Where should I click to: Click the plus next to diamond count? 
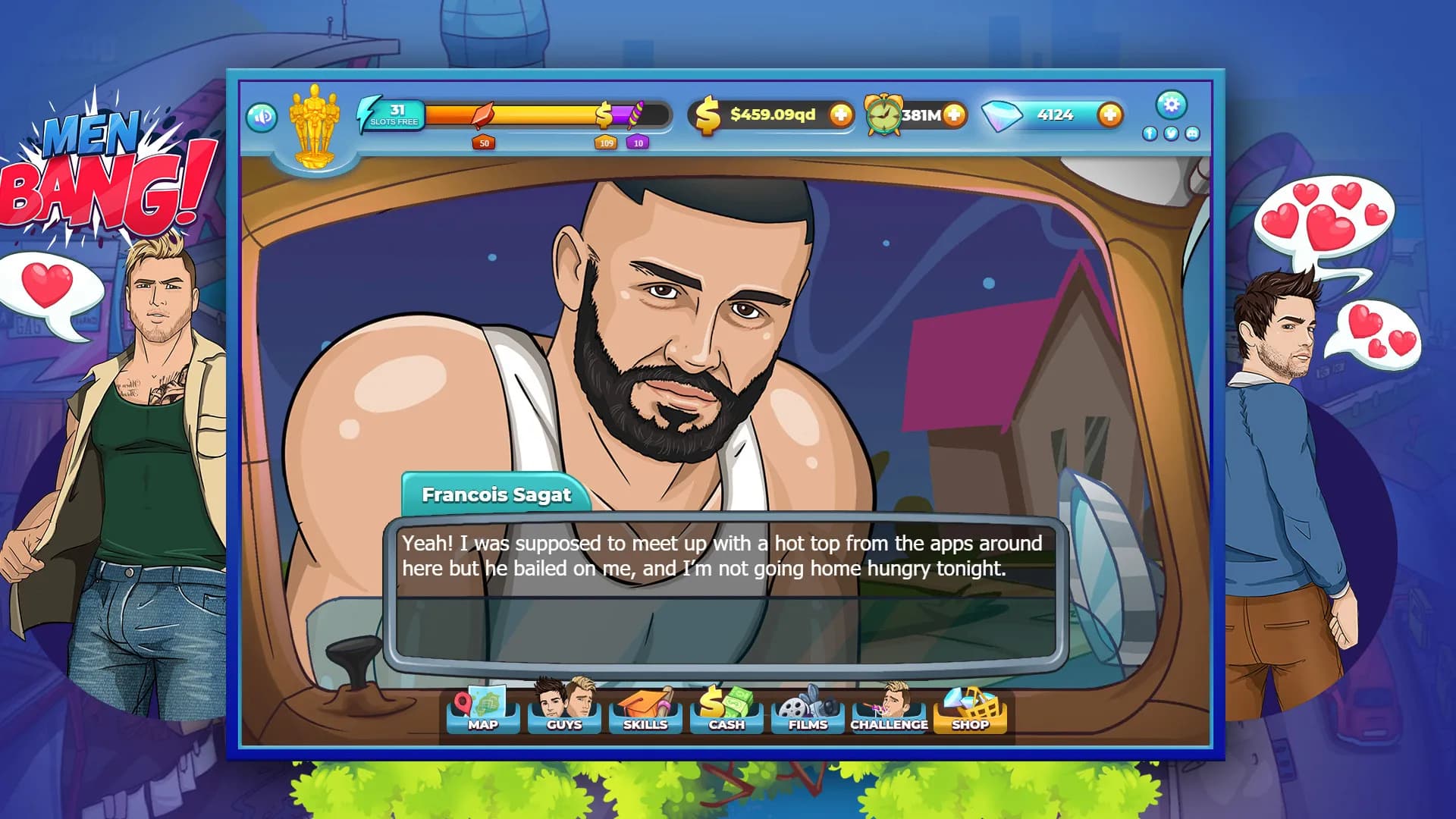tap(1109, 115)
